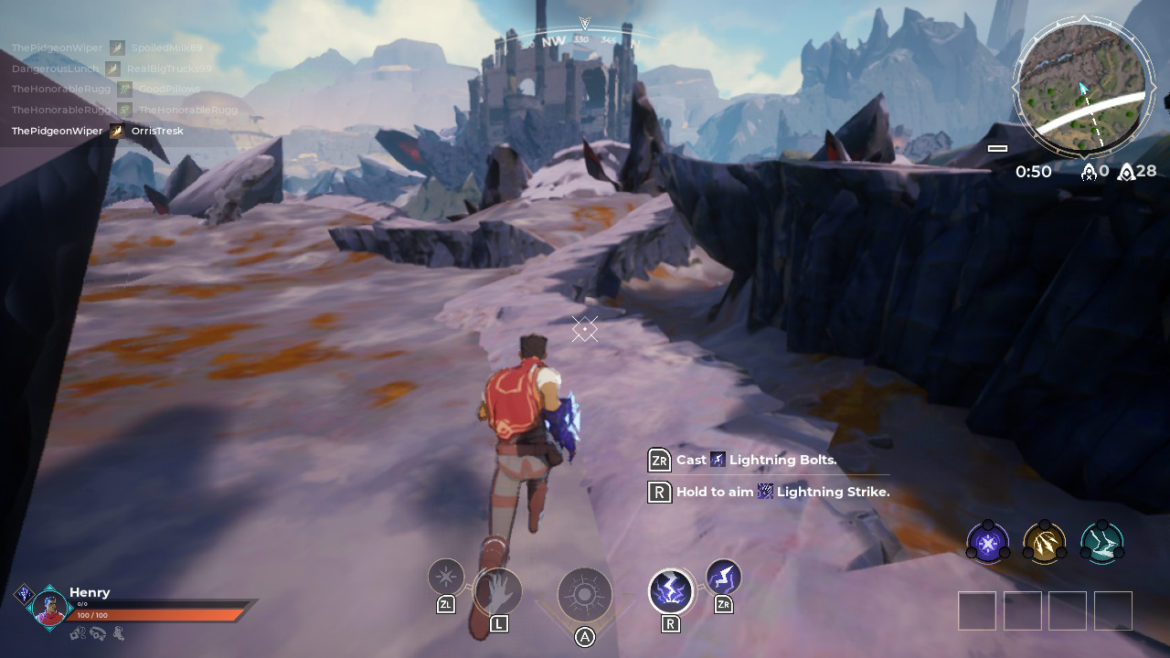Click the greyed-out off-hand spell icon
Viewport: 1170px width, 658px height.
[x=446, y=576]
